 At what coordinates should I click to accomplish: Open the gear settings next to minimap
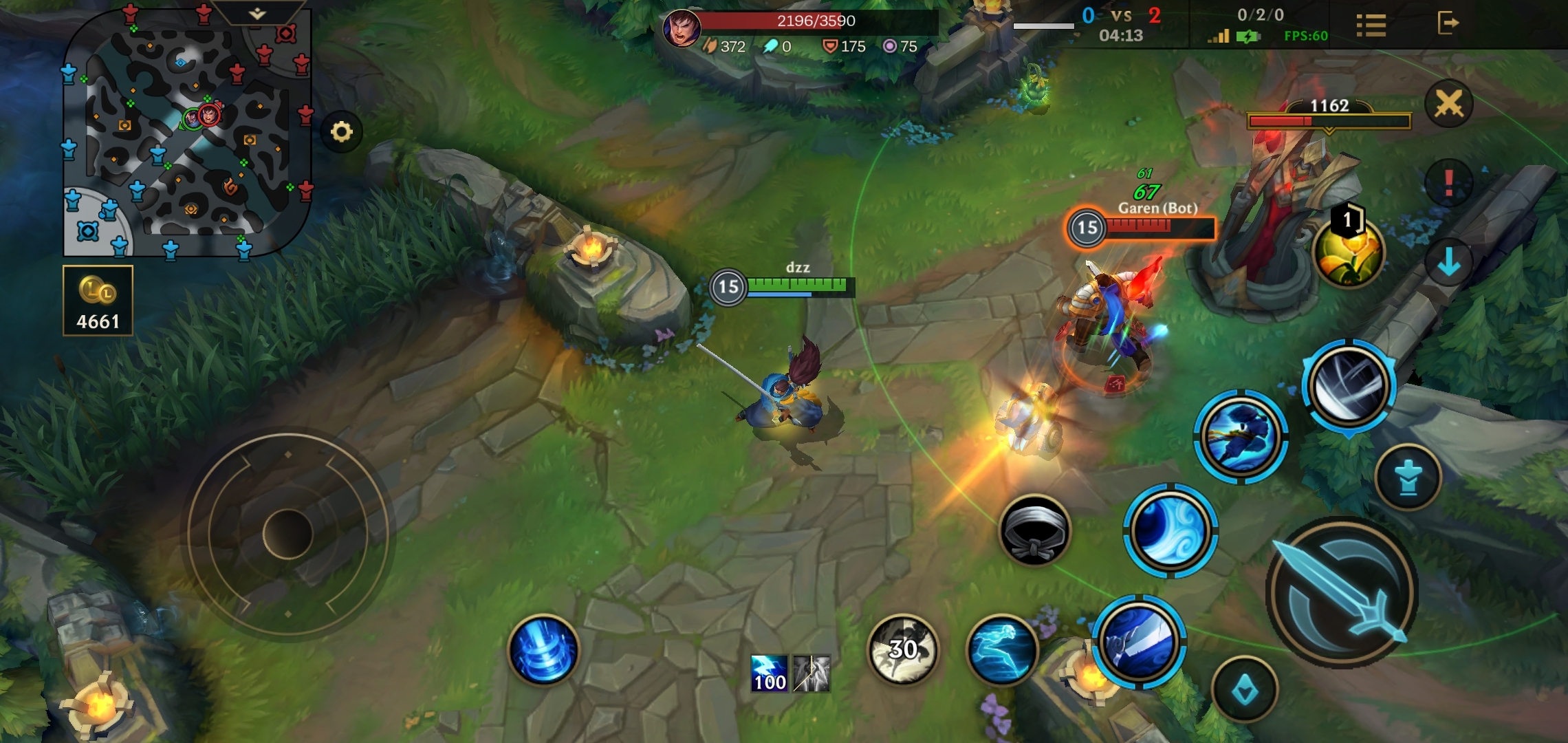[341, 131]
